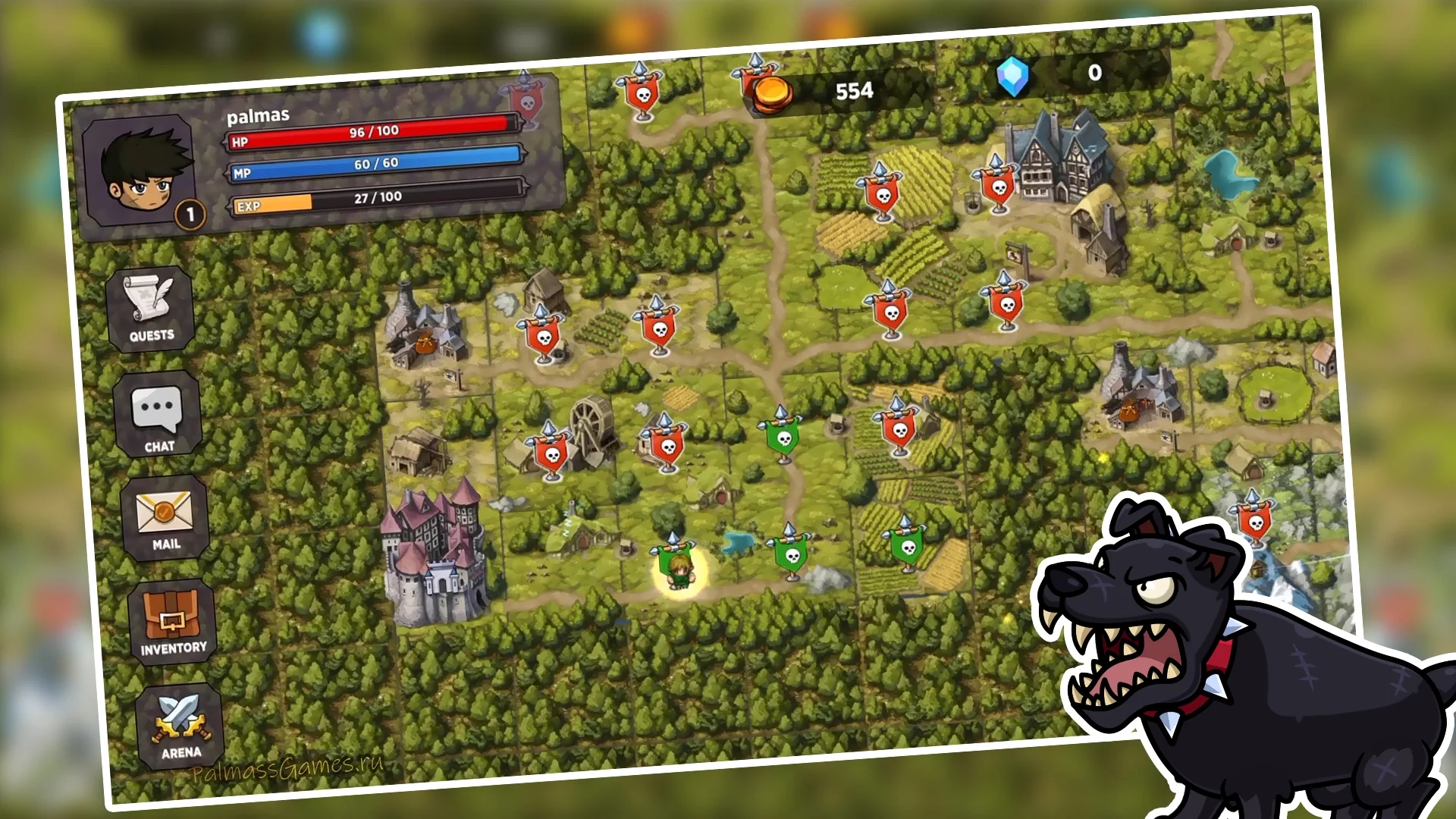Click the gold amount showing 554

point(856,89)
